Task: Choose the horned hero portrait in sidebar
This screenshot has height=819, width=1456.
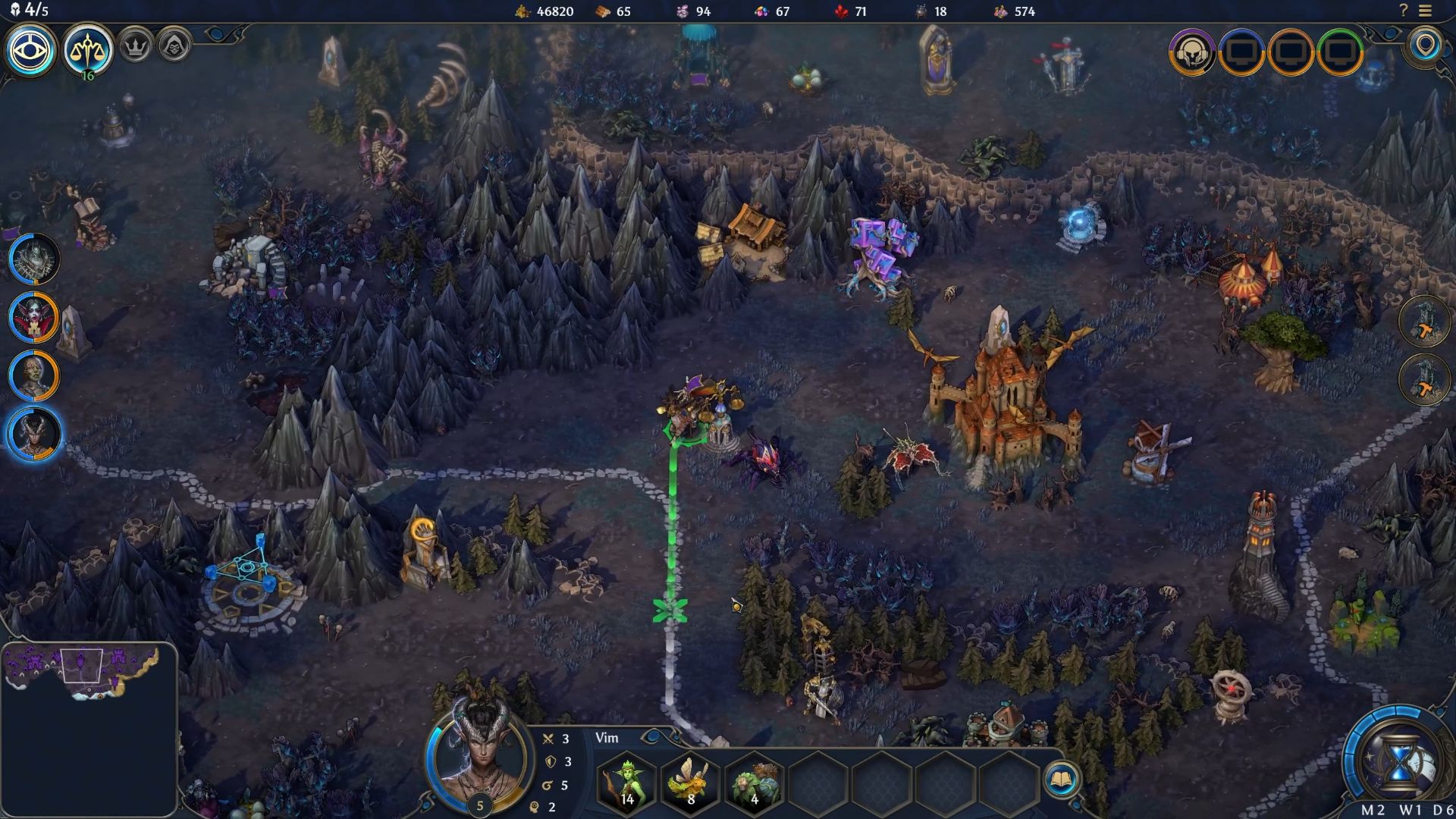Action: coord(34,434)
